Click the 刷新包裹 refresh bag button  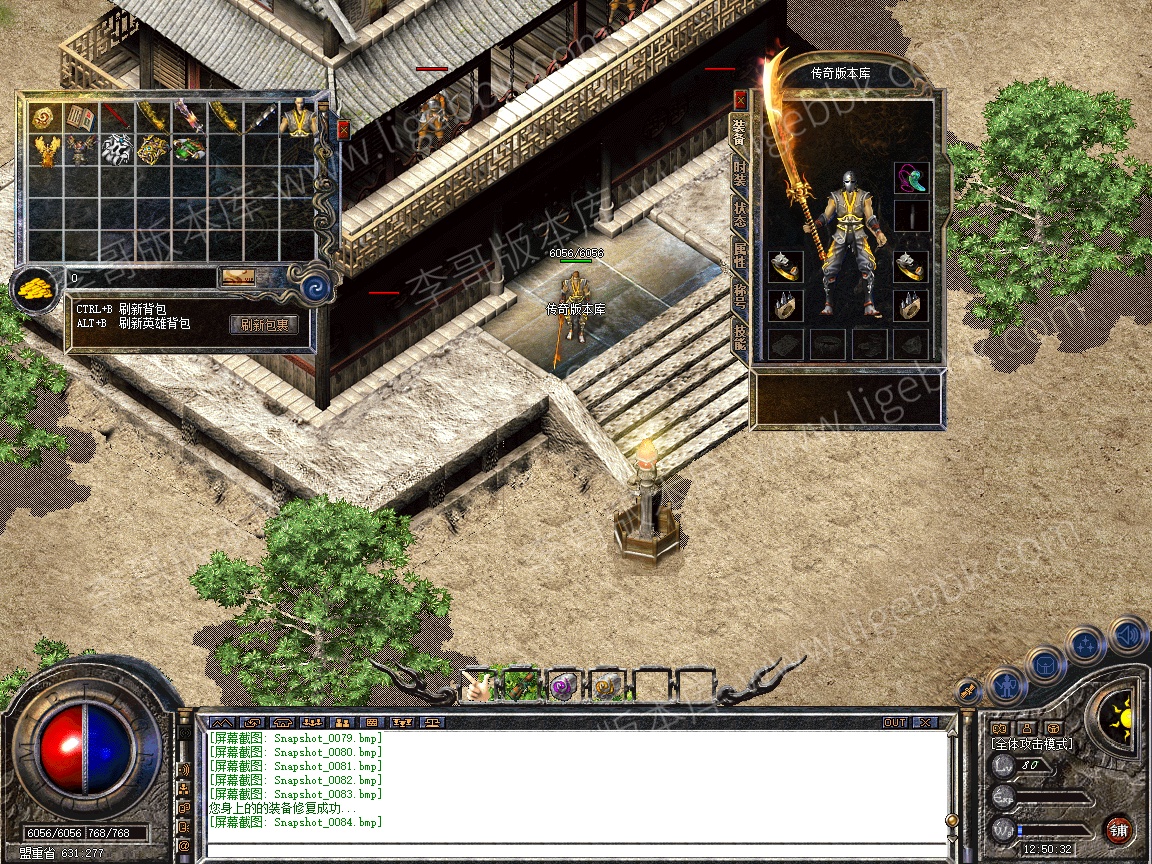pyautogui.click(x=264, y=324)
